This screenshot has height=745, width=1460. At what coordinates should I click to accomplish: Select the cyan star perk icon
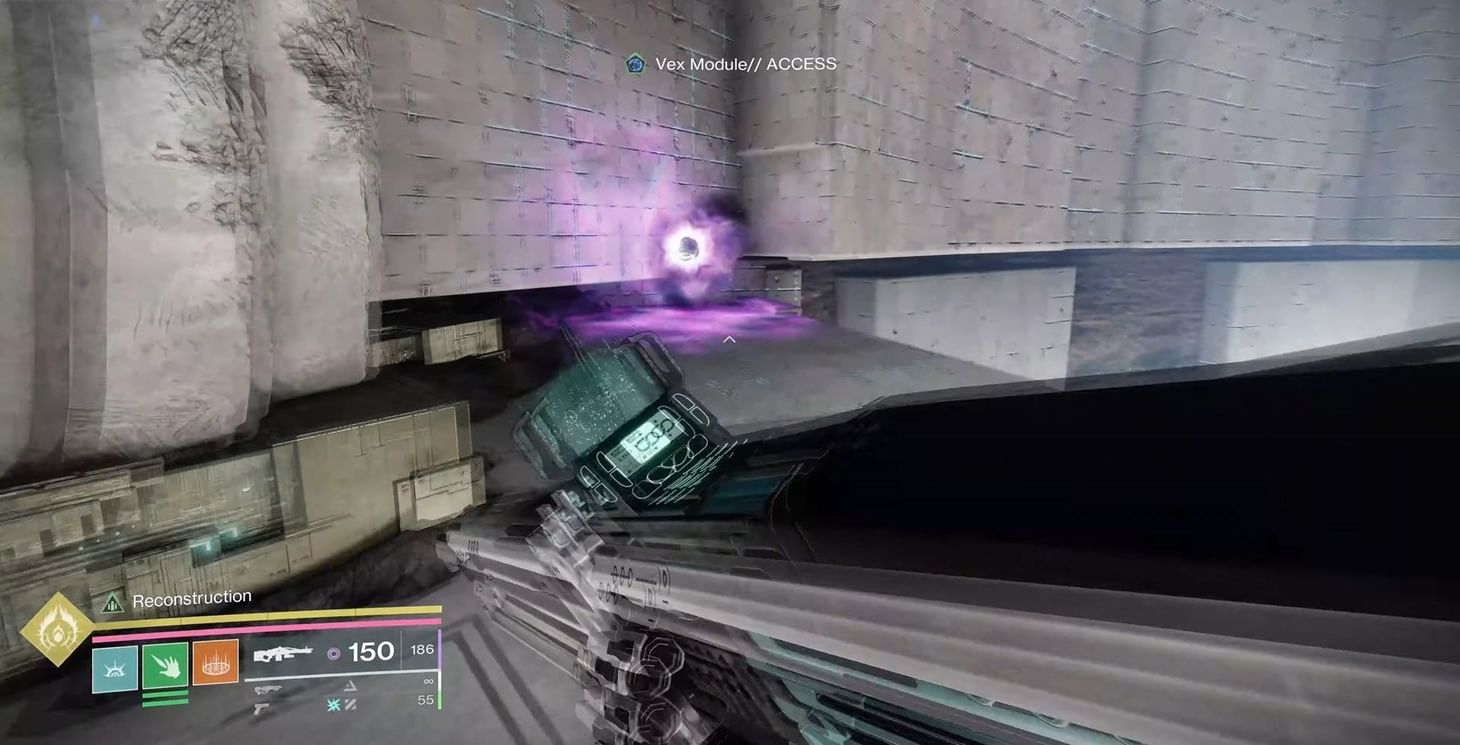333,705
